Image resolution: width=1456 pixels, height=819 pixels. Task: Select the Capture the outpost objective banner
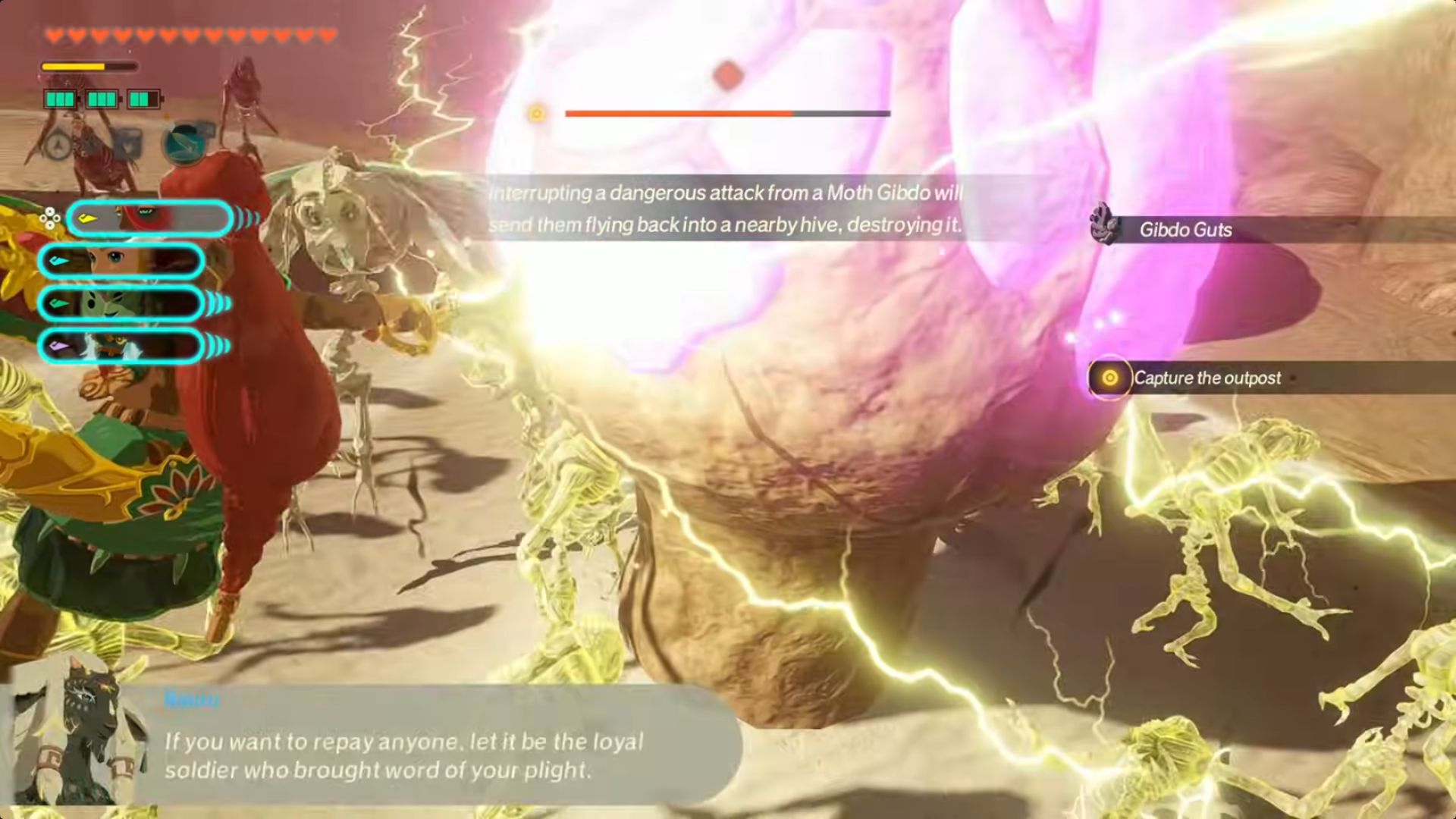point(1207,378)
